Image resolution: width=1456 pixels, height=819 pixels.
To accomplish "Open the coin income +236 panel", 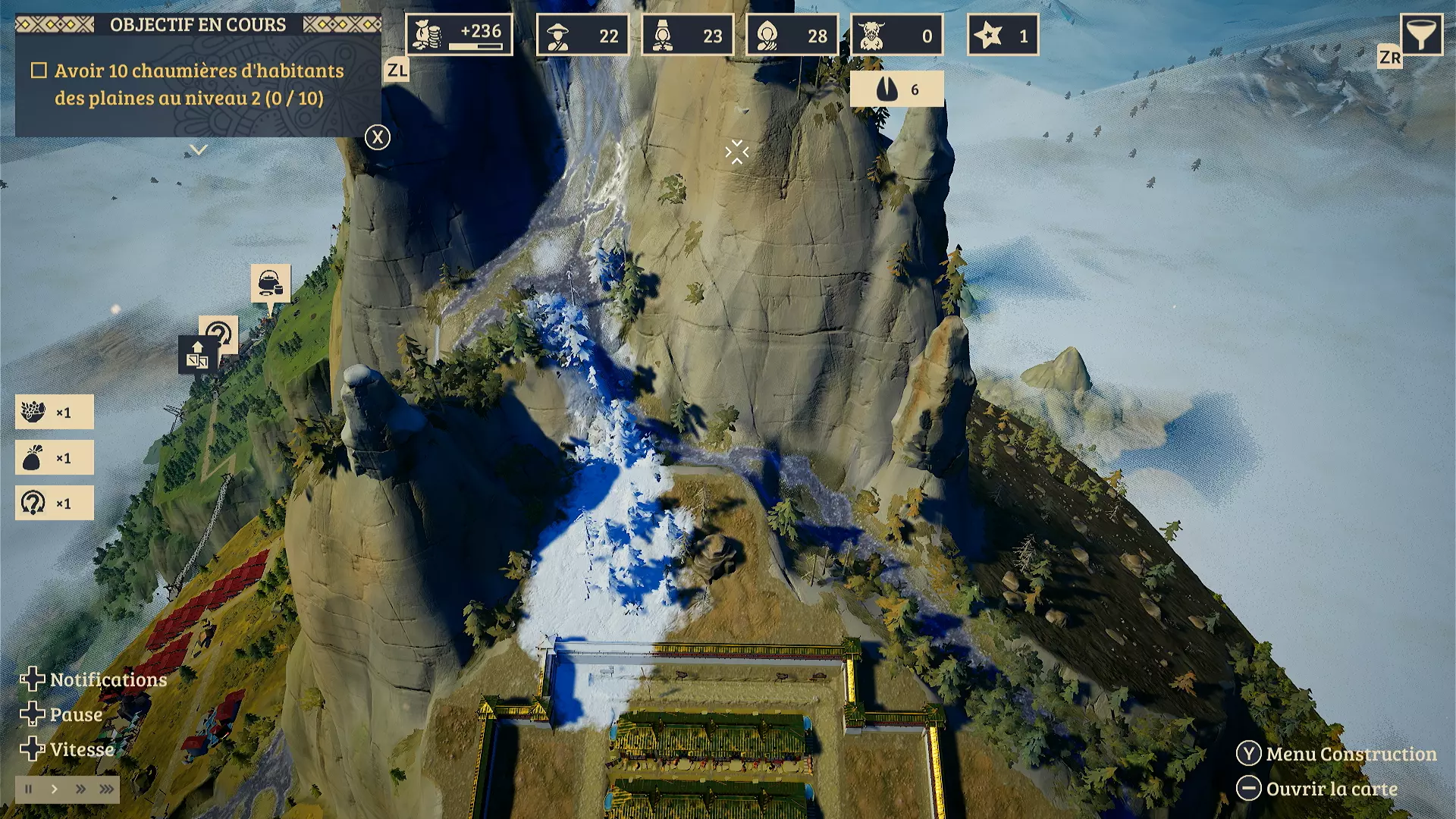I will click(459, 35).
